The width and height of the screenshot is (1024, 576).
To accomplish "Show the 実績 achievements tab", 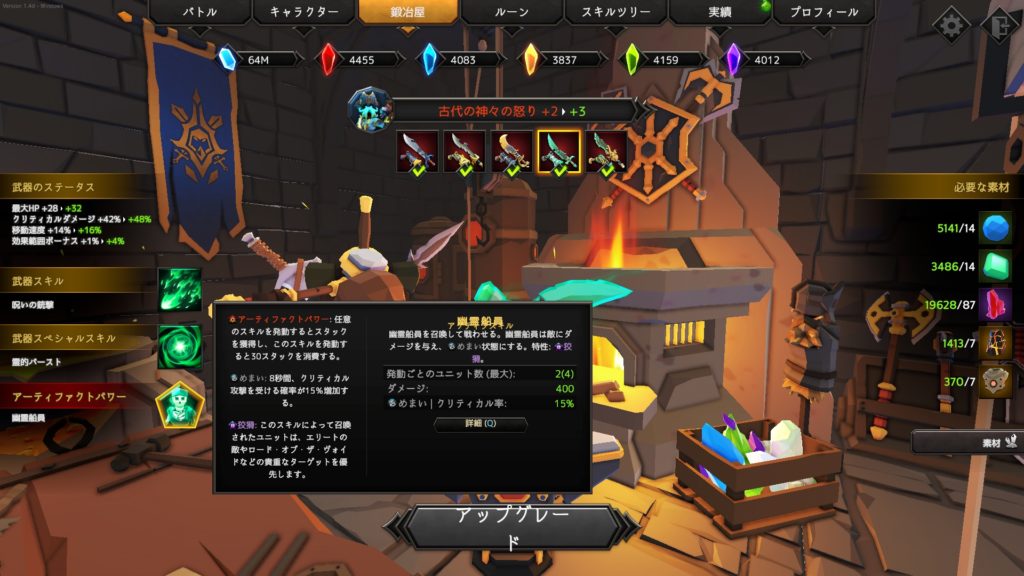I will (x=719, y=13).
